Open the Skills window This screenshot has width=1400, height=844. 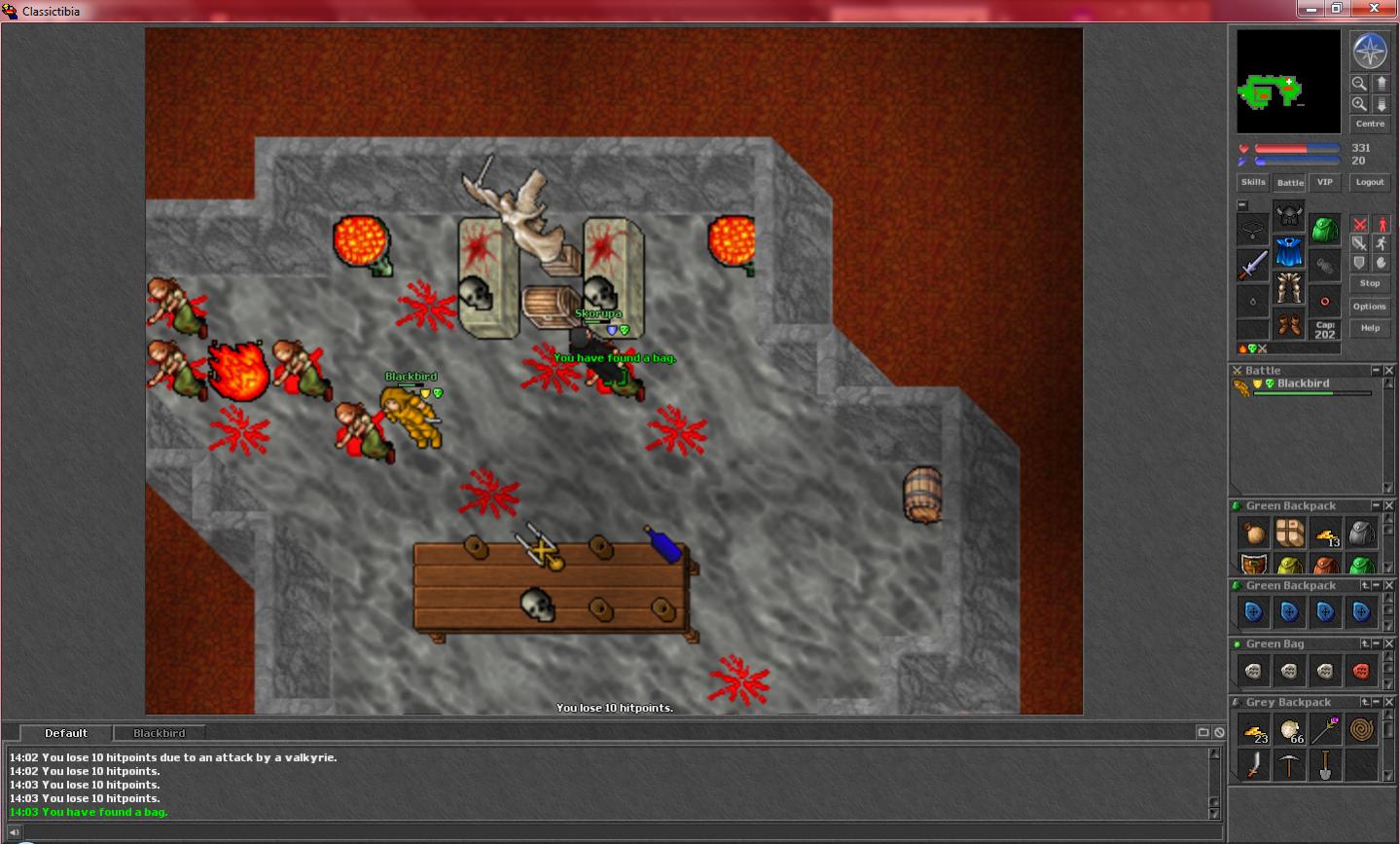pyautogui.click(x=1253, y=182)
